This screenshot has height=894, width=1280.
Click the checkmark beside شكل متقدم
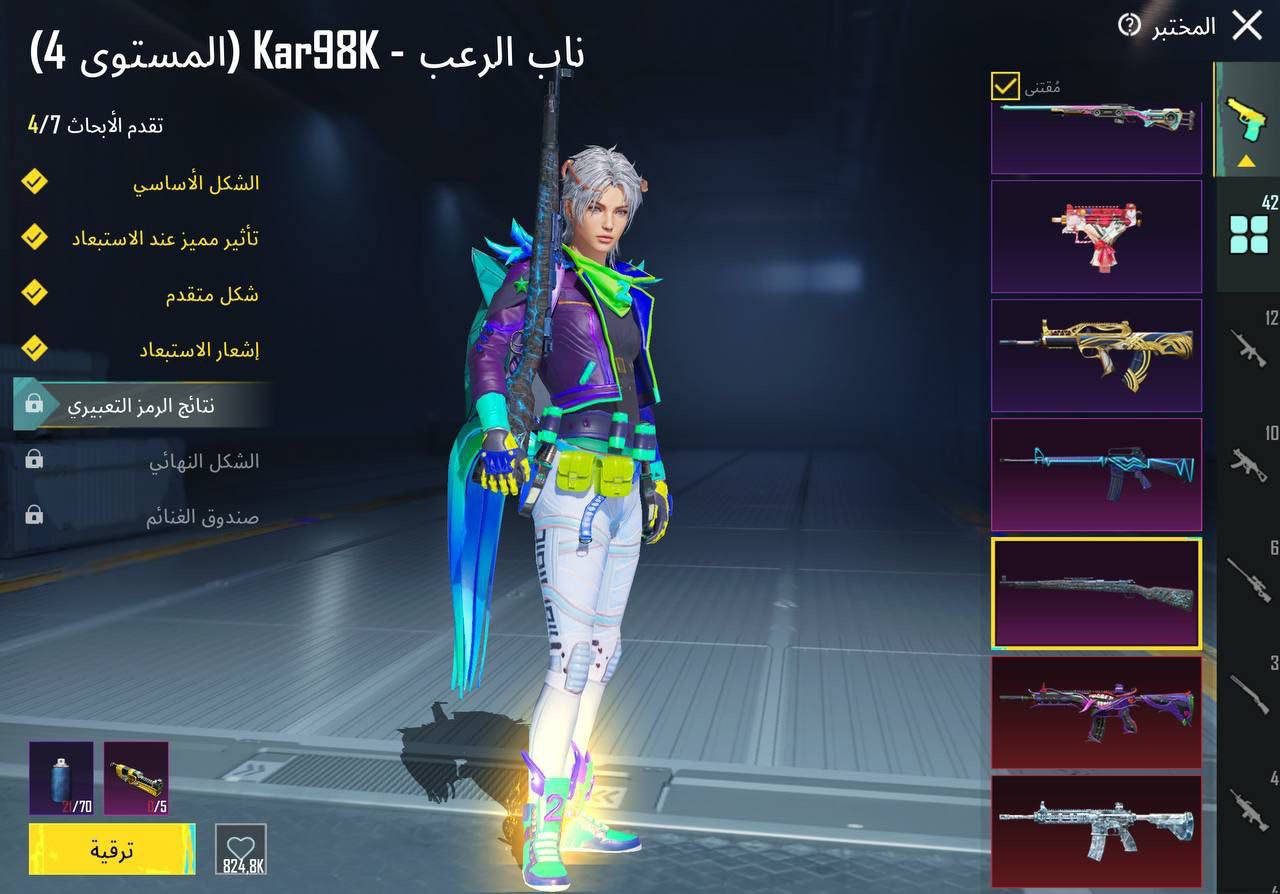[33, 293]
